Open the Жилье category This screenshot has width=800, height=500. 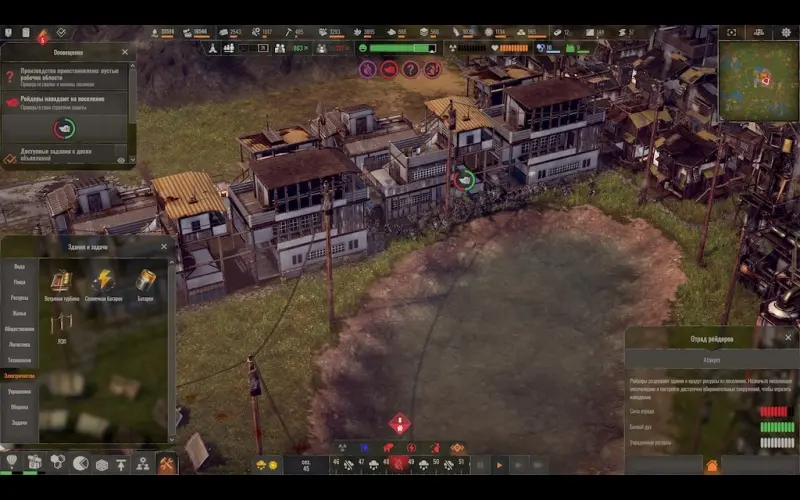coord(19,313)
